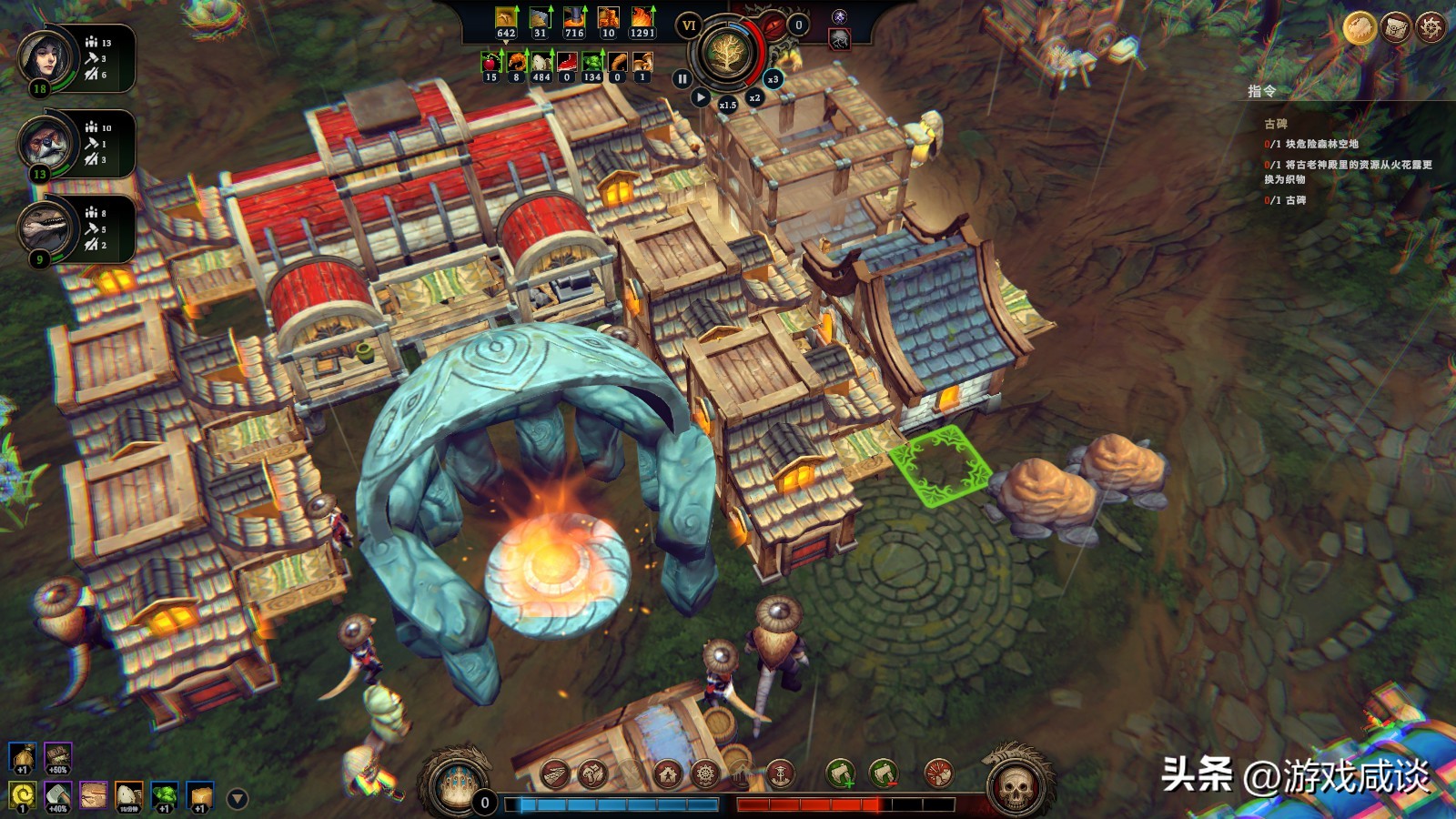
Task: Select the human villager portrait
Action: (x=45, y=56)
